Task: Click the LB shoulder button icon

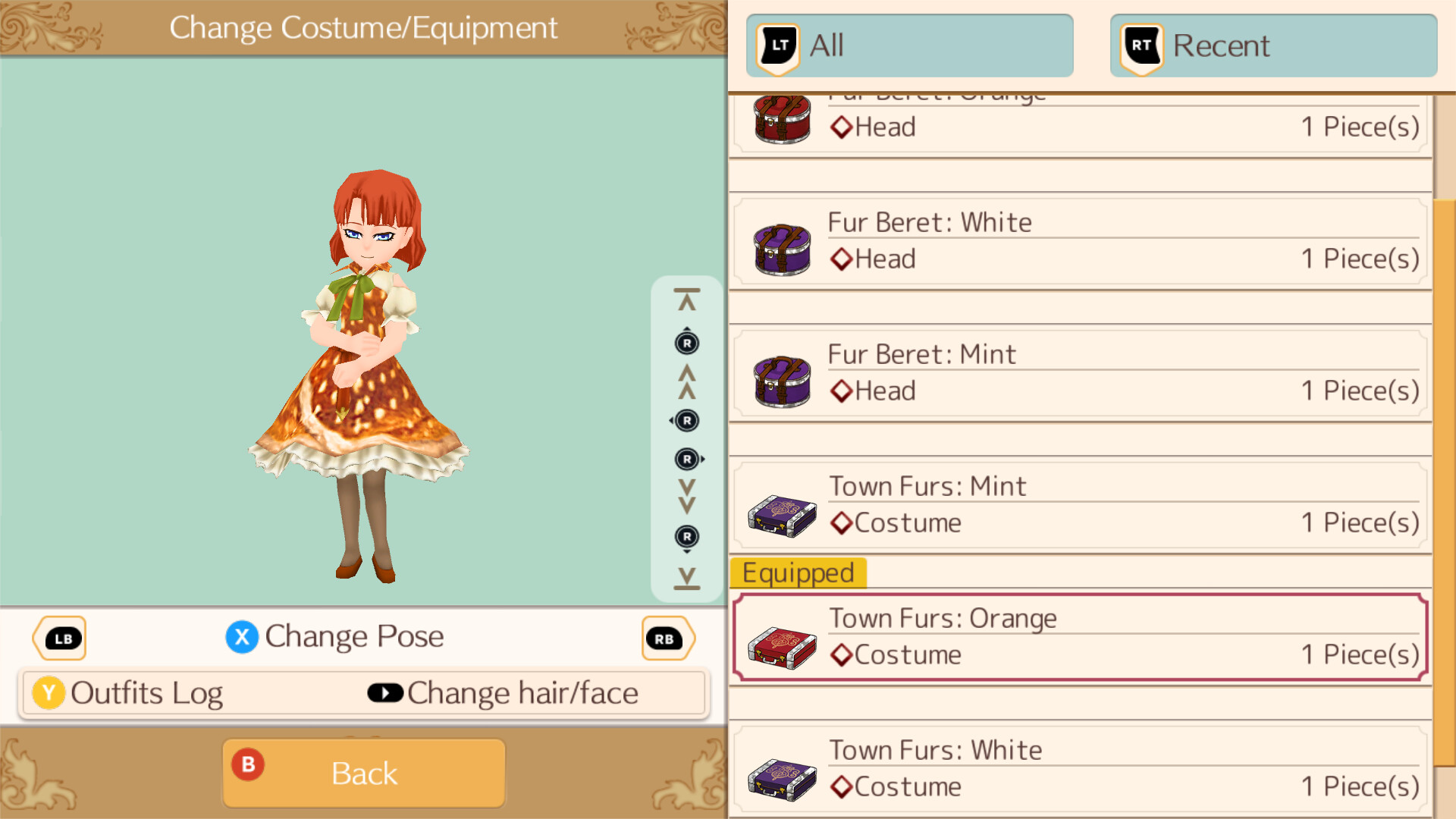Action: tap(60, 638)
